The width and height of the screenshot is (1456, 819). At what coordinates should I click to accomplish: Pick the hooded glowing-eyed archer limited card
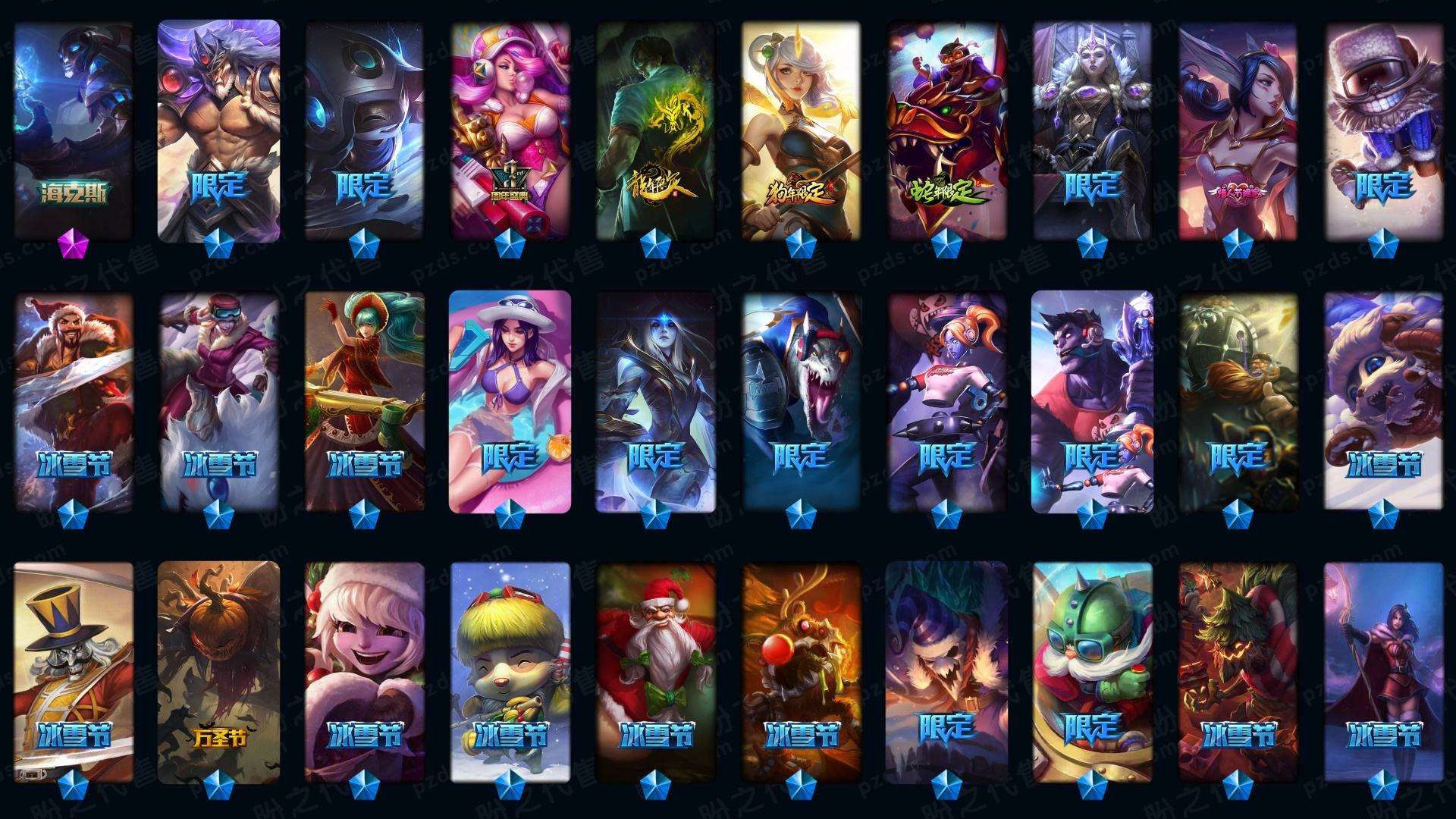point(656,402)
